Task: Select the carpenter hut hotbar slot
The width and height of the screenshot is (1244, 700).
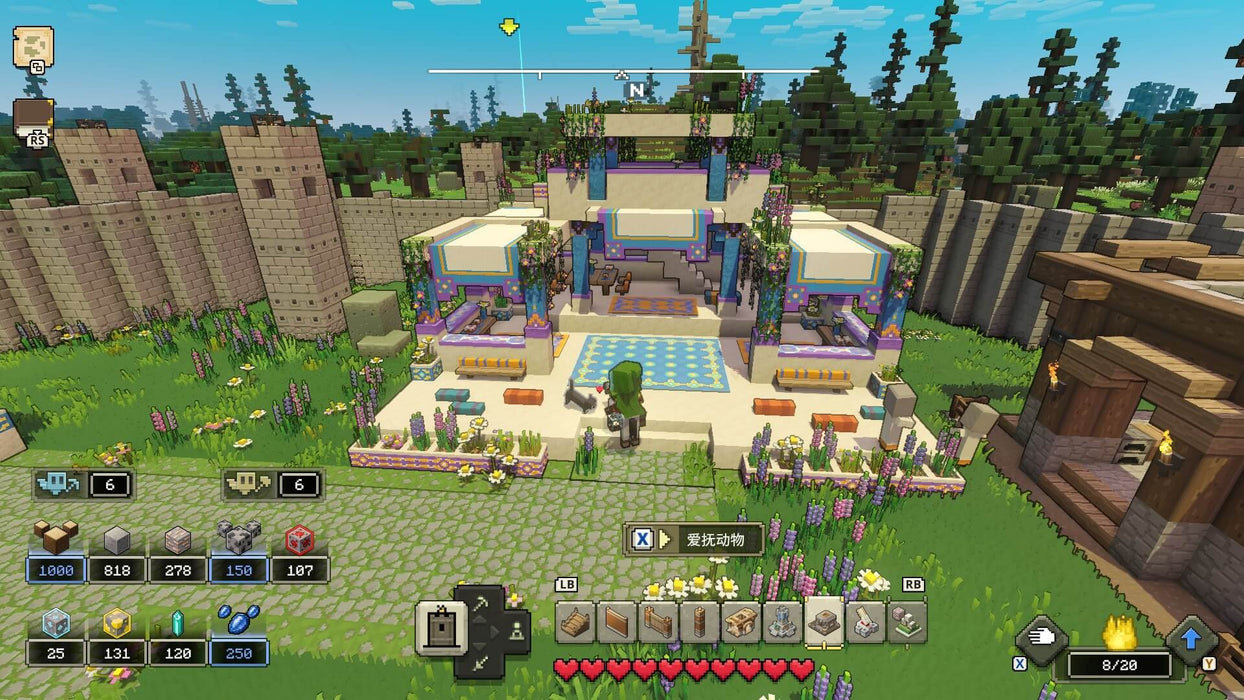Action: 741,622
